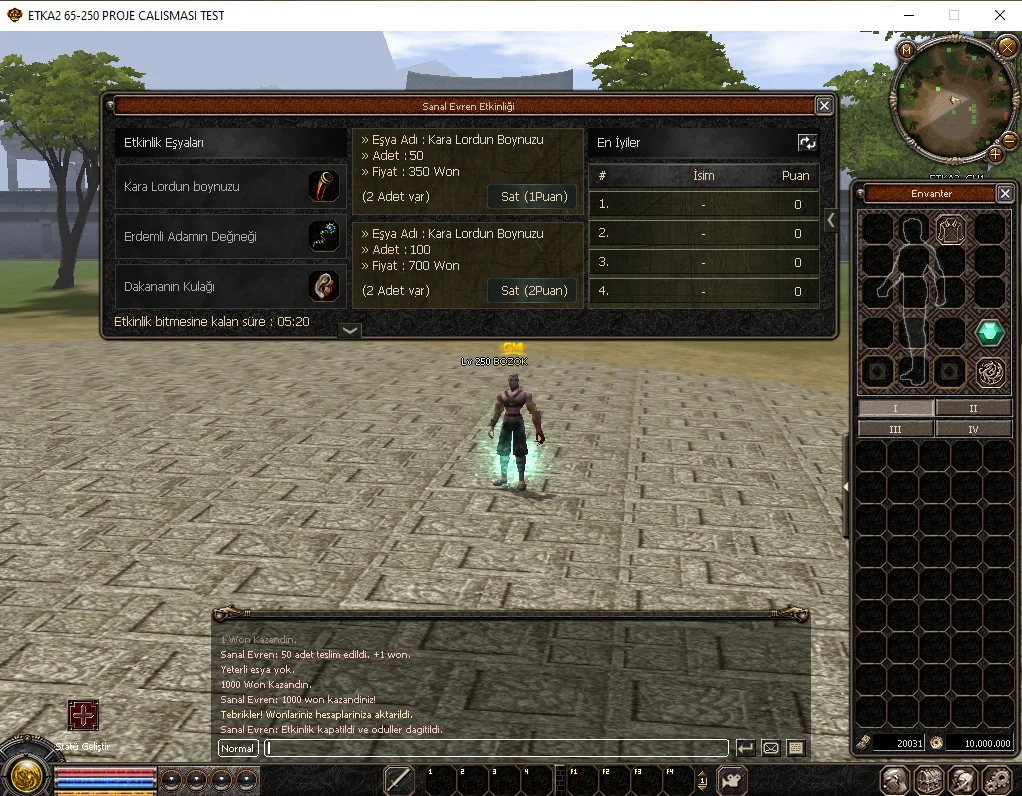The height and width of the screenshot is (796, 1022).
Task: Collapse the event window's side arrow
Action: [830, 221]
